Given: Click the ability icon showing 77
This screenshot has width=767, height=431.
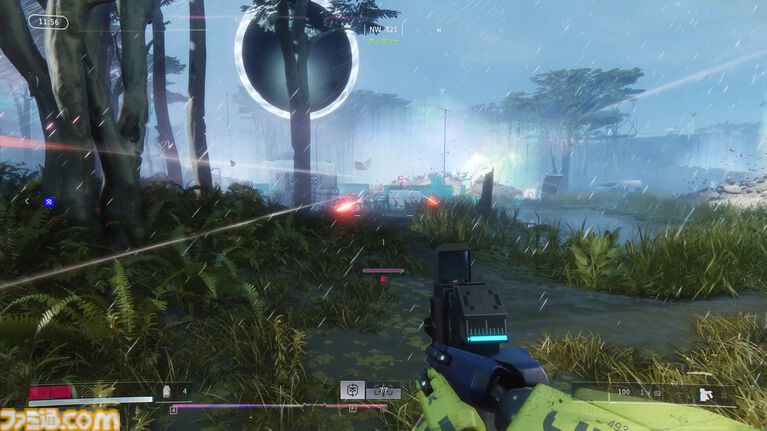Looking at the screenshot, I should 381,391.
